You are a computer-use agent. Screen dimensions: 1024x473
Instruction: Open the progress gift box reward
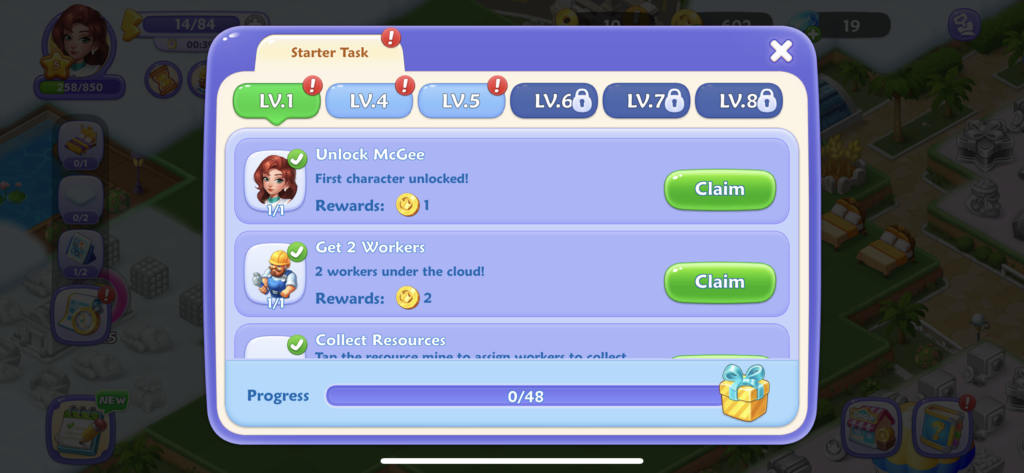pyautogui.click(x=744, y=391)
